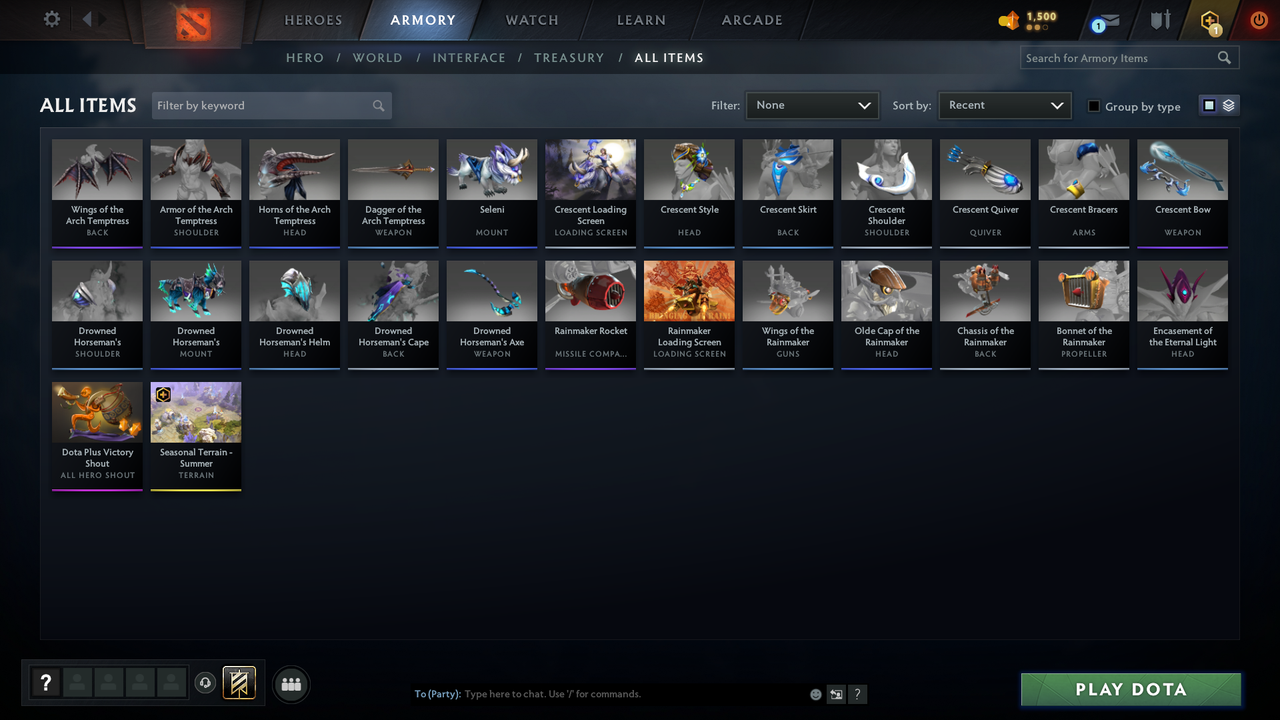Click the emoticon smiley in chat bar

pyautogui.click(x=814, y=693)
